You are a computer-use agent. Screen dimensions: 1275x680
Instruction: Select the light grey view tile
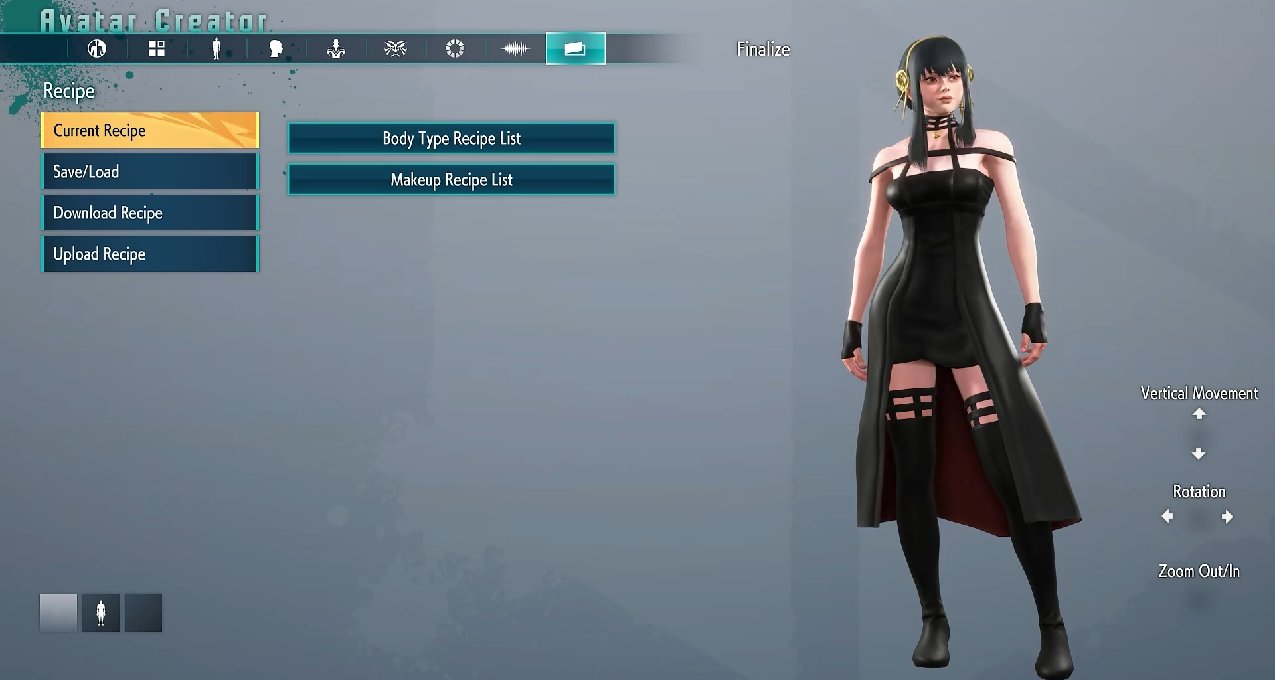tap(58, 613)
